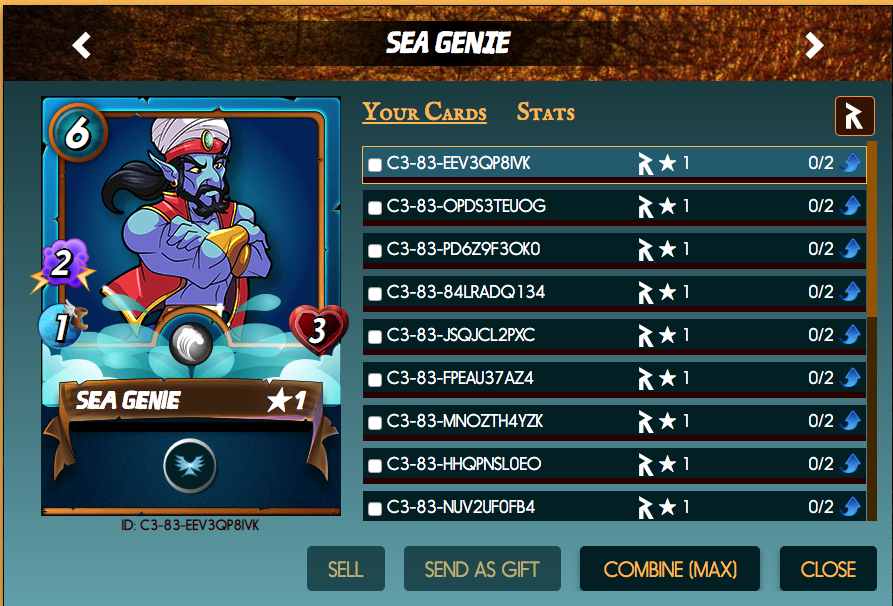This screenshot has width=893, height=606.
Task: Switch to the Stats tab
Action: coord(545,112)
